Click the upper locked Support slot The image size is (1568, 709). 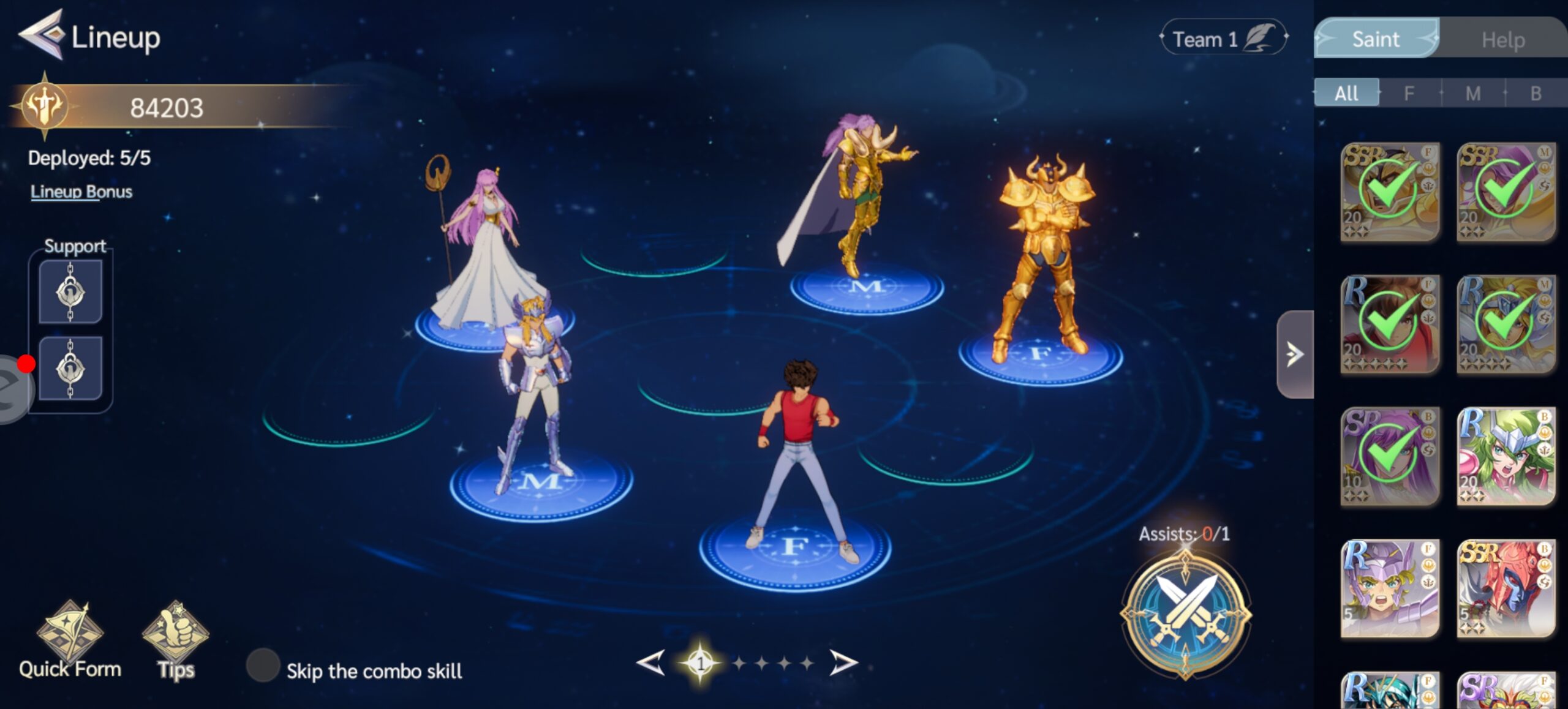(x=70, y=292)
